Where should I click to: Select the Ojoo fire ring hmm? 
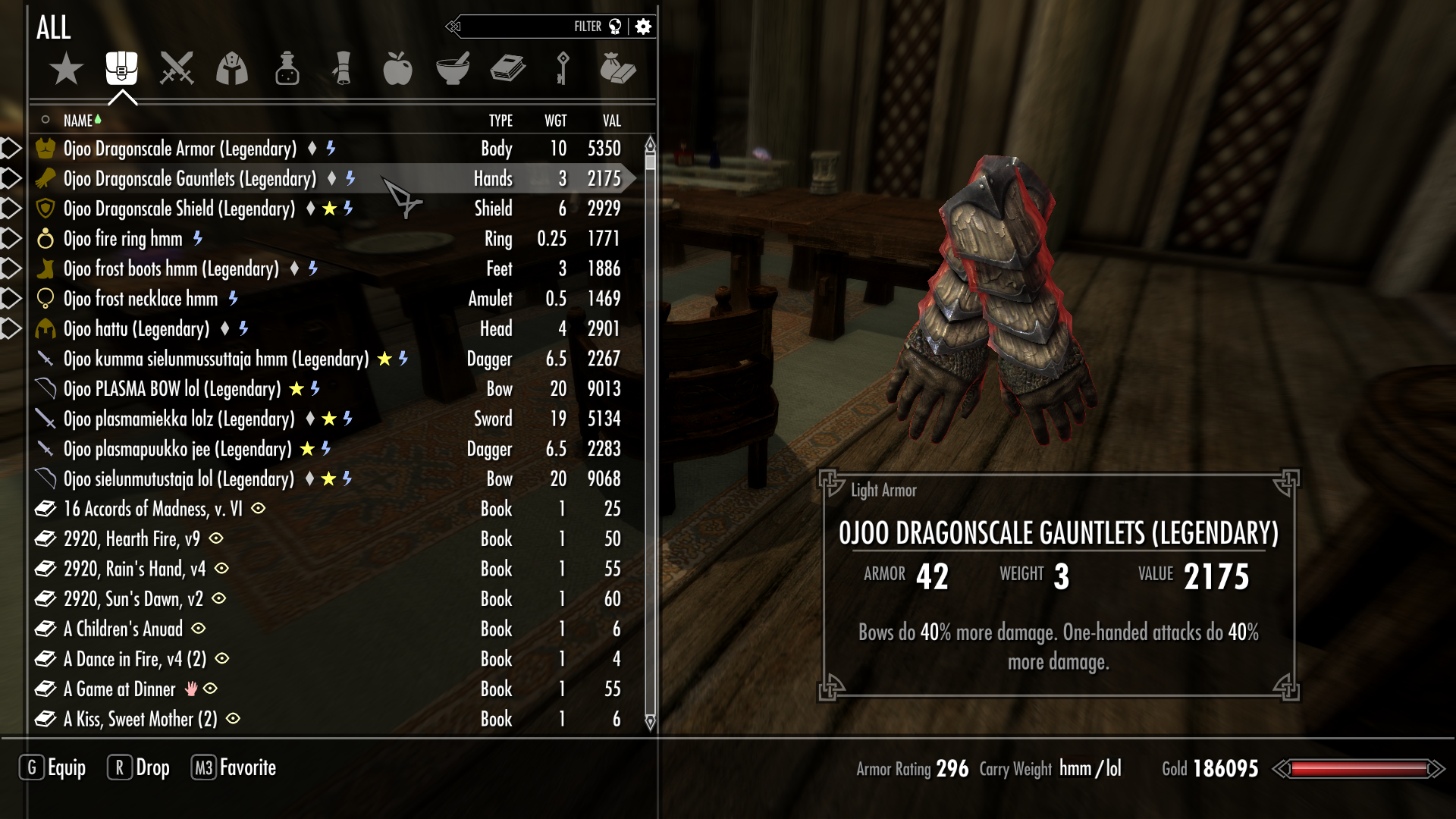click(123, 239)
